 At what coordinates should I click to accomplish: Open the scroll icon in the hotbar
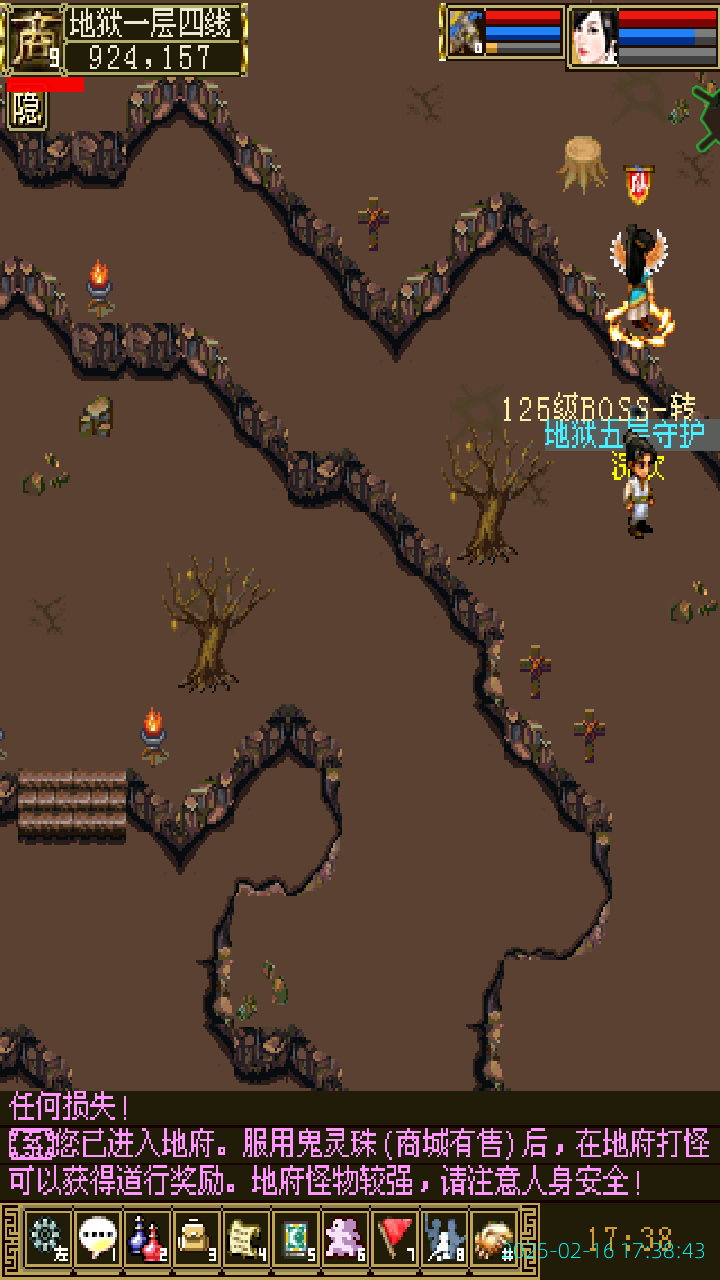pos(246,1238)
